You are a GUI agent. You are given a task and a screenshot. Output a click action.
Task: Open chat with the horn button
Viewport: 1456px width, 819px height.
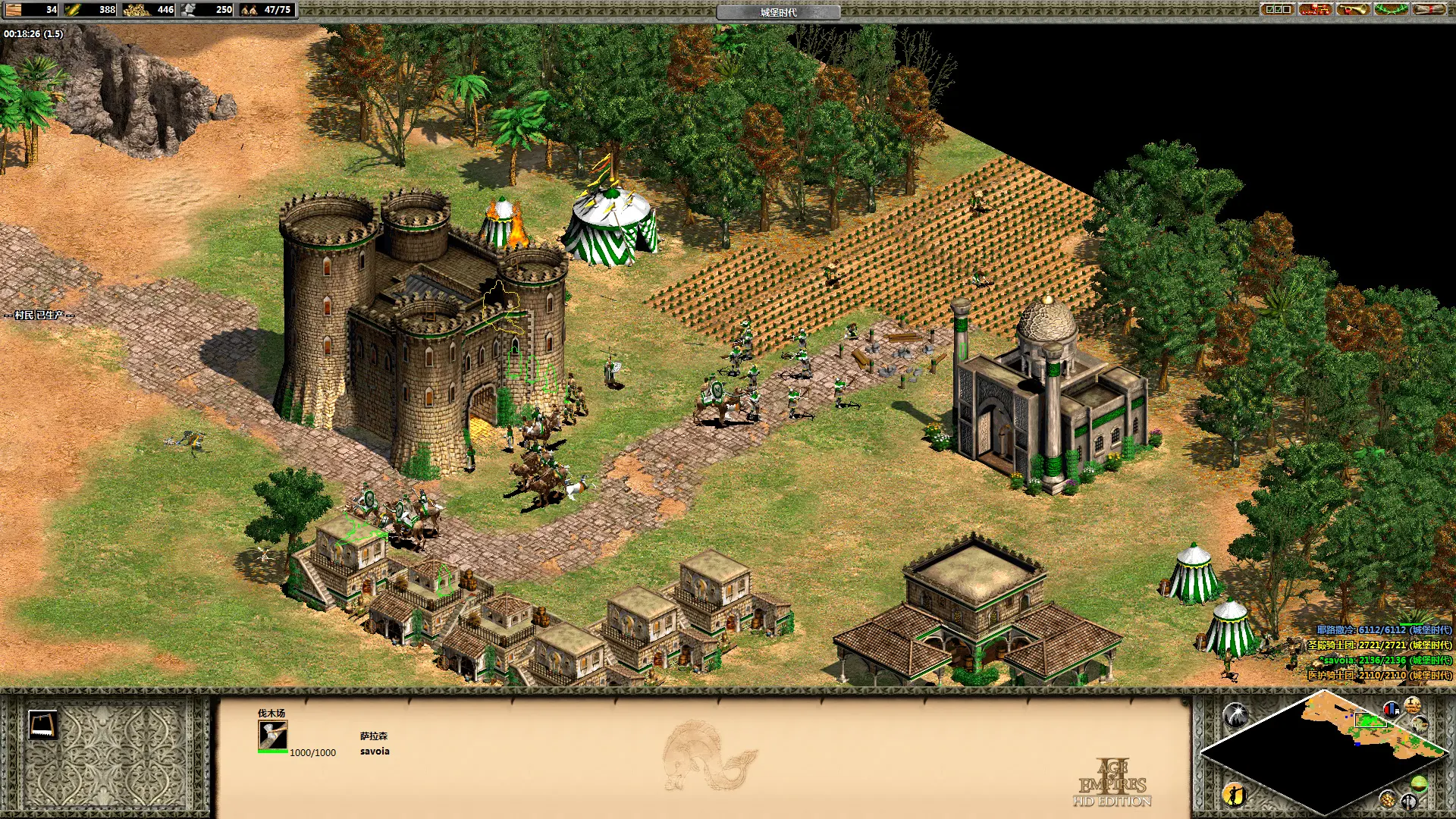[1353, 10]
